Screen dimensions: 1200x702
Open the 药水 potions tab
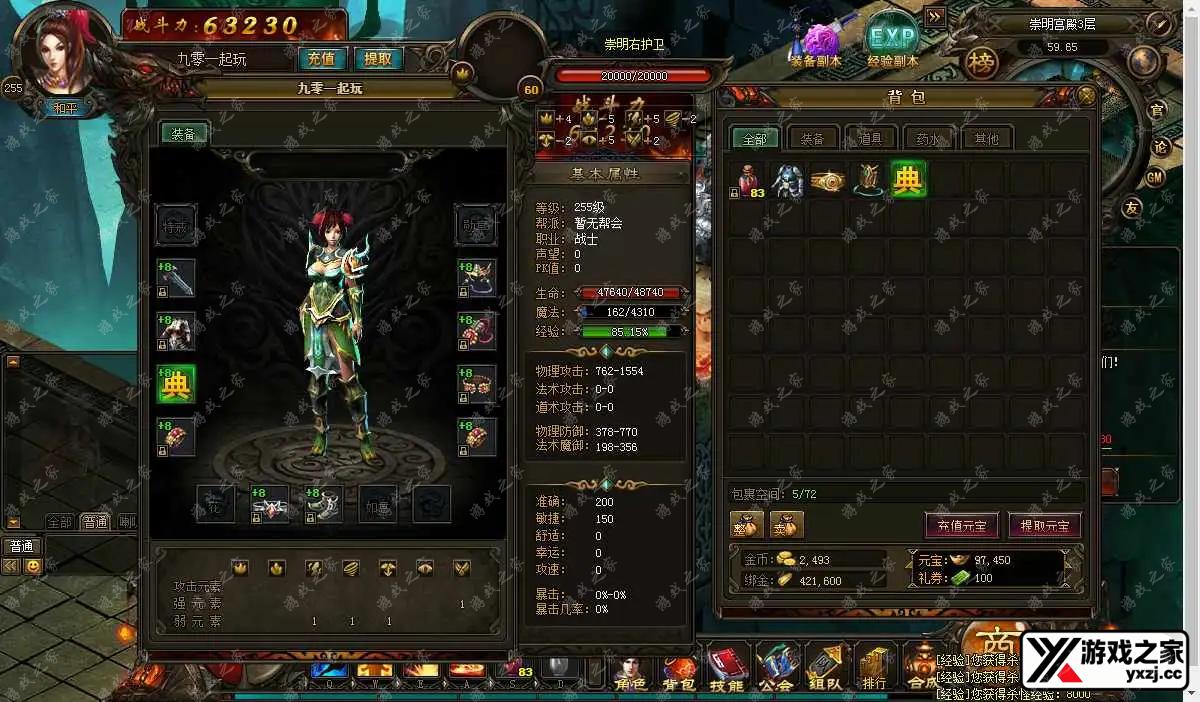pos(928,139)
